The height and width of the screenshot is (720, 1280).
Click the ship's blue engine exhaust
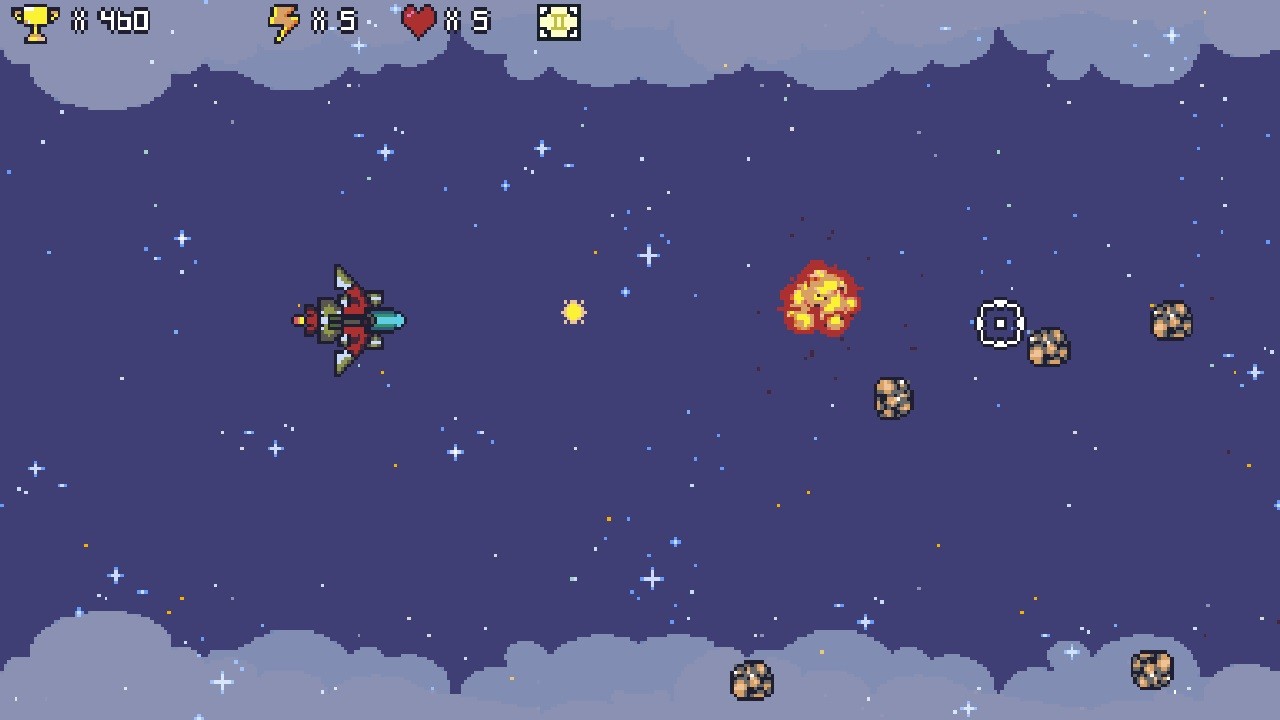388,320
